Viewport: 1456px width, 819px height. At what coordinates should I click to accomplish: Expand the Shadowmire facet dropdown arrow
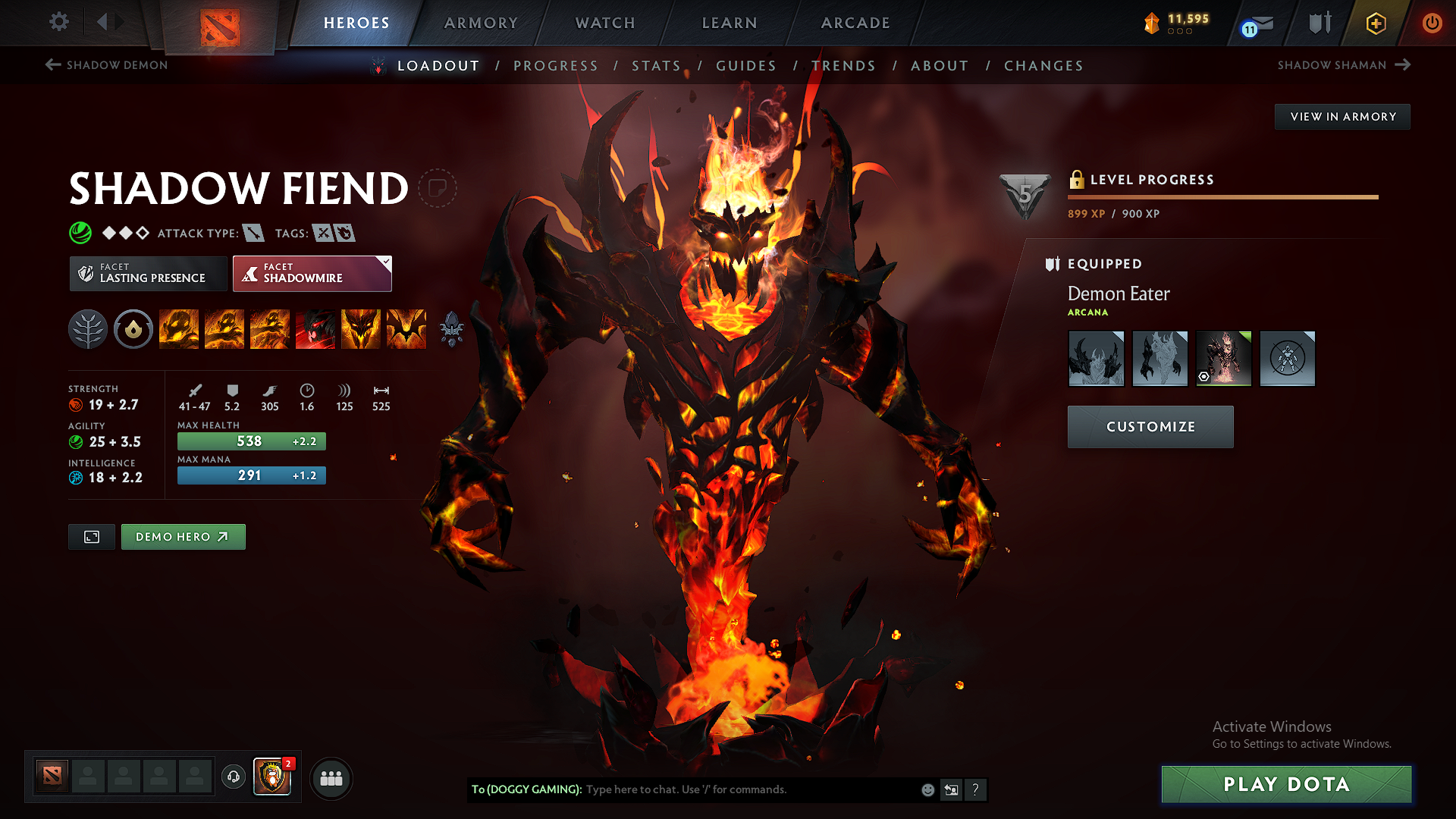click(x=387, y=261)
